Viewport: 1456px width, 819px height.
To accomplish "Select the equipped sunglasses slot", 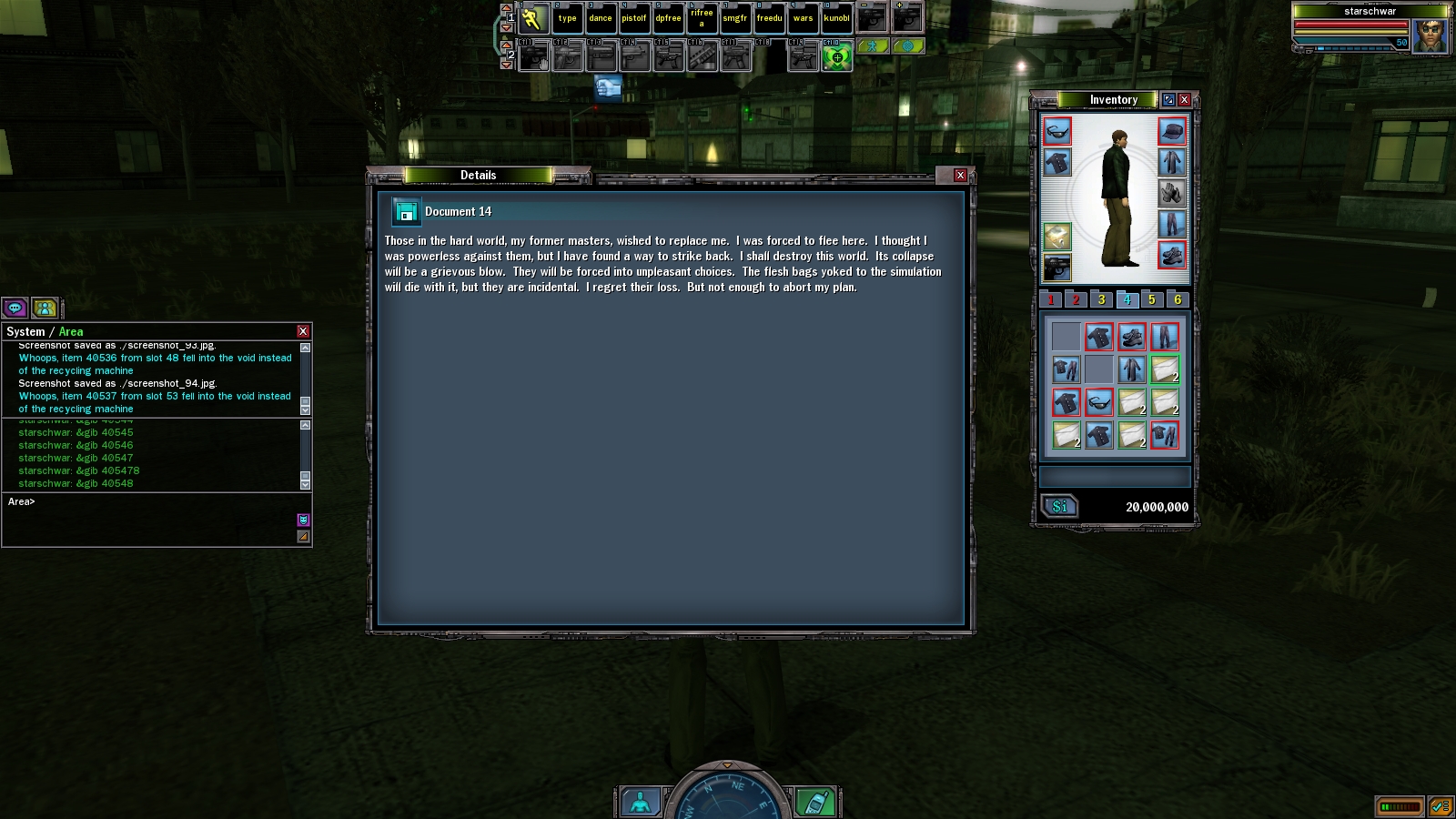I will tap(1057, 132).
